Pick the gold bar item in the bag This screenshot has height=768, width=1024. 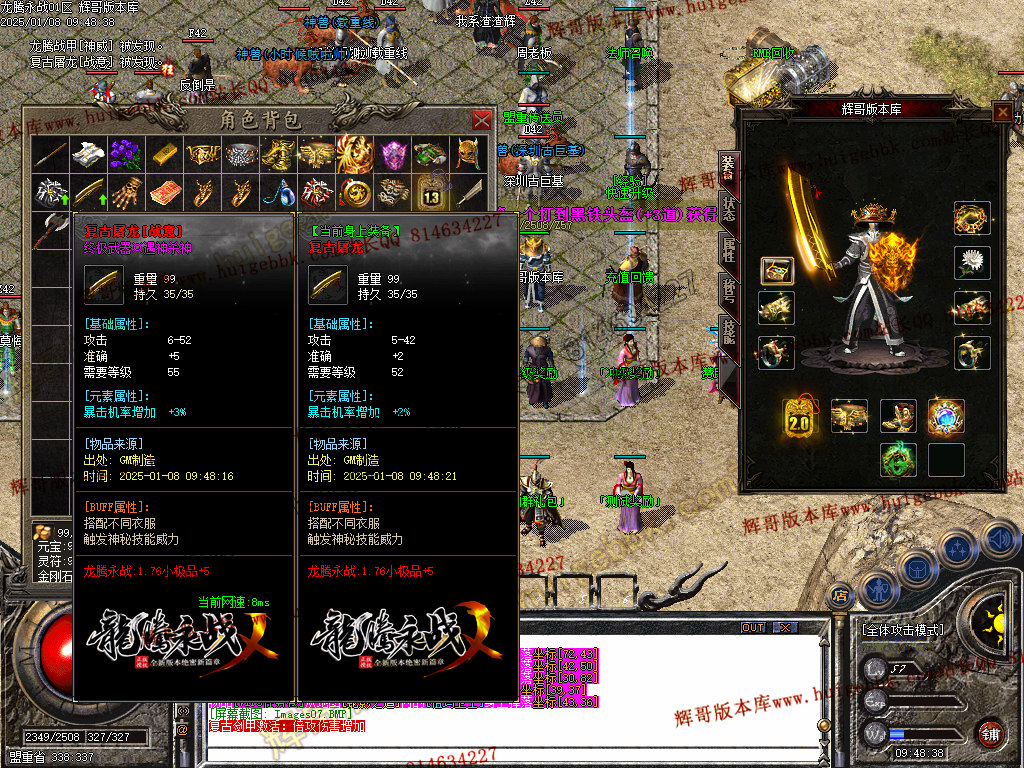163,154
